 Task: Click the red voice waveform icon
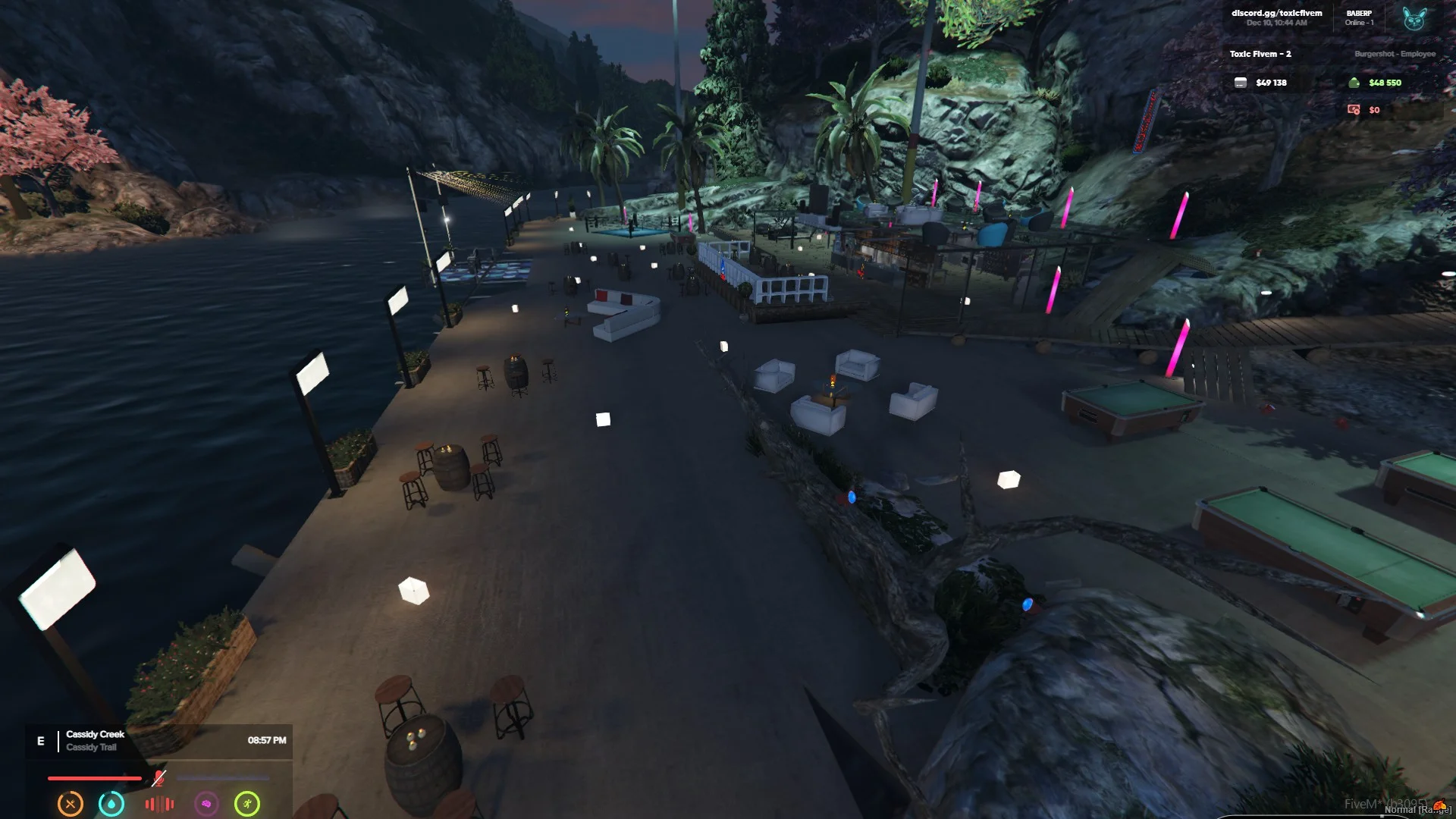[x=159, y=804]
